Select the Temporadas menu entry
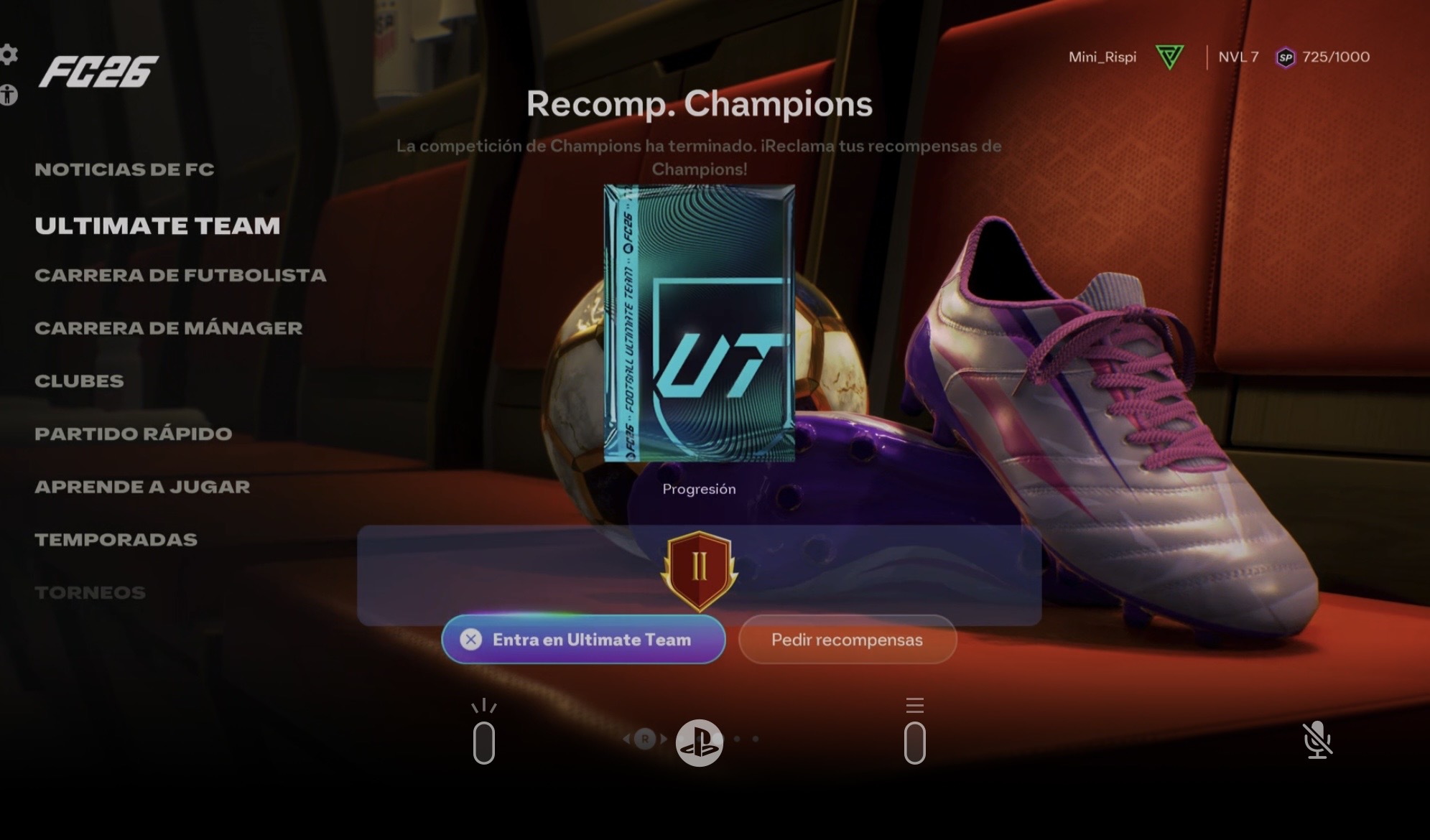The height and width of the screenshot is (840, 1430). (116, 540)
